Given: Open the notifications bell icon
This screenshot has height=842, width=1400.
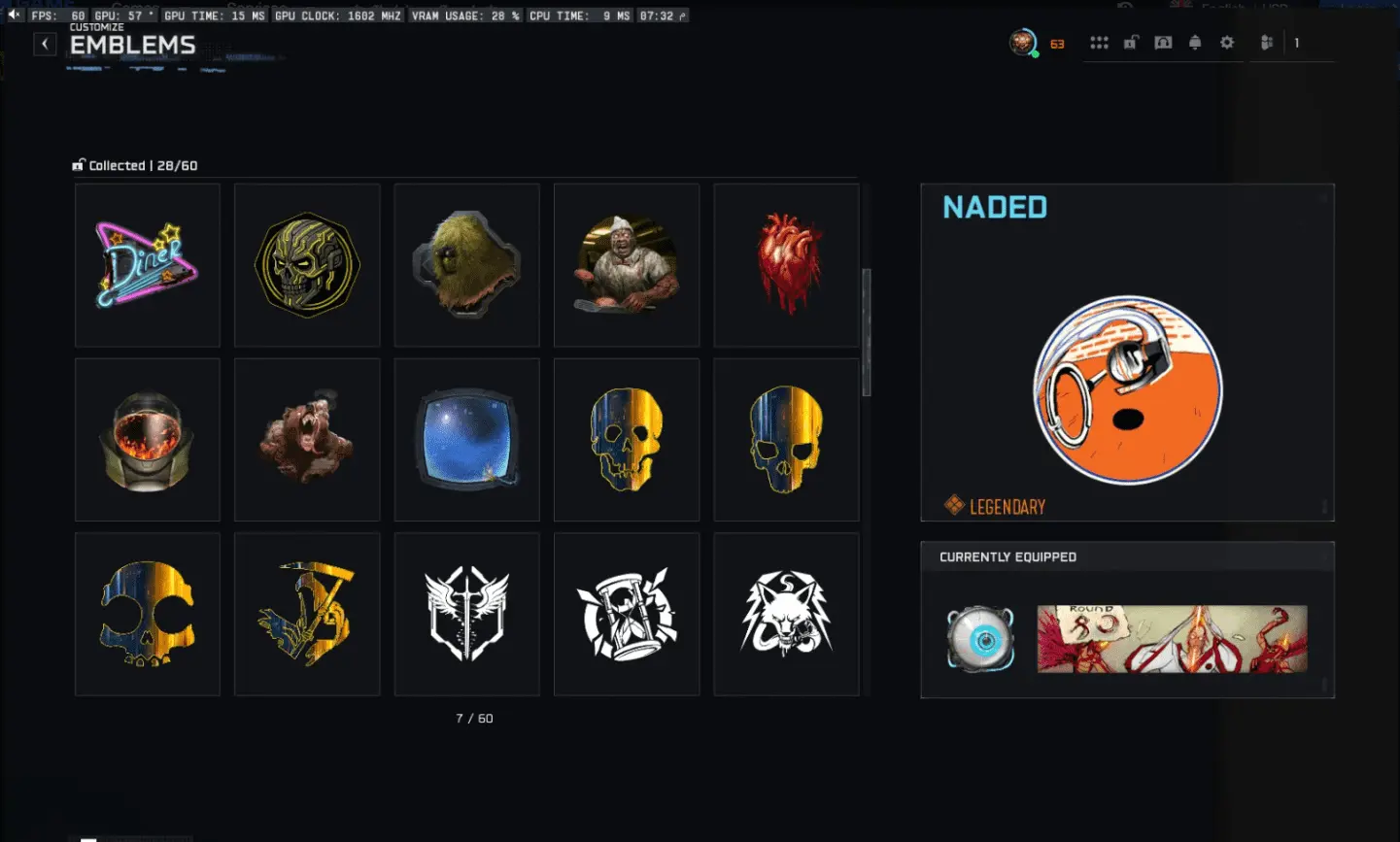Looking at the screenshot, I should [x=1195, y=43].
